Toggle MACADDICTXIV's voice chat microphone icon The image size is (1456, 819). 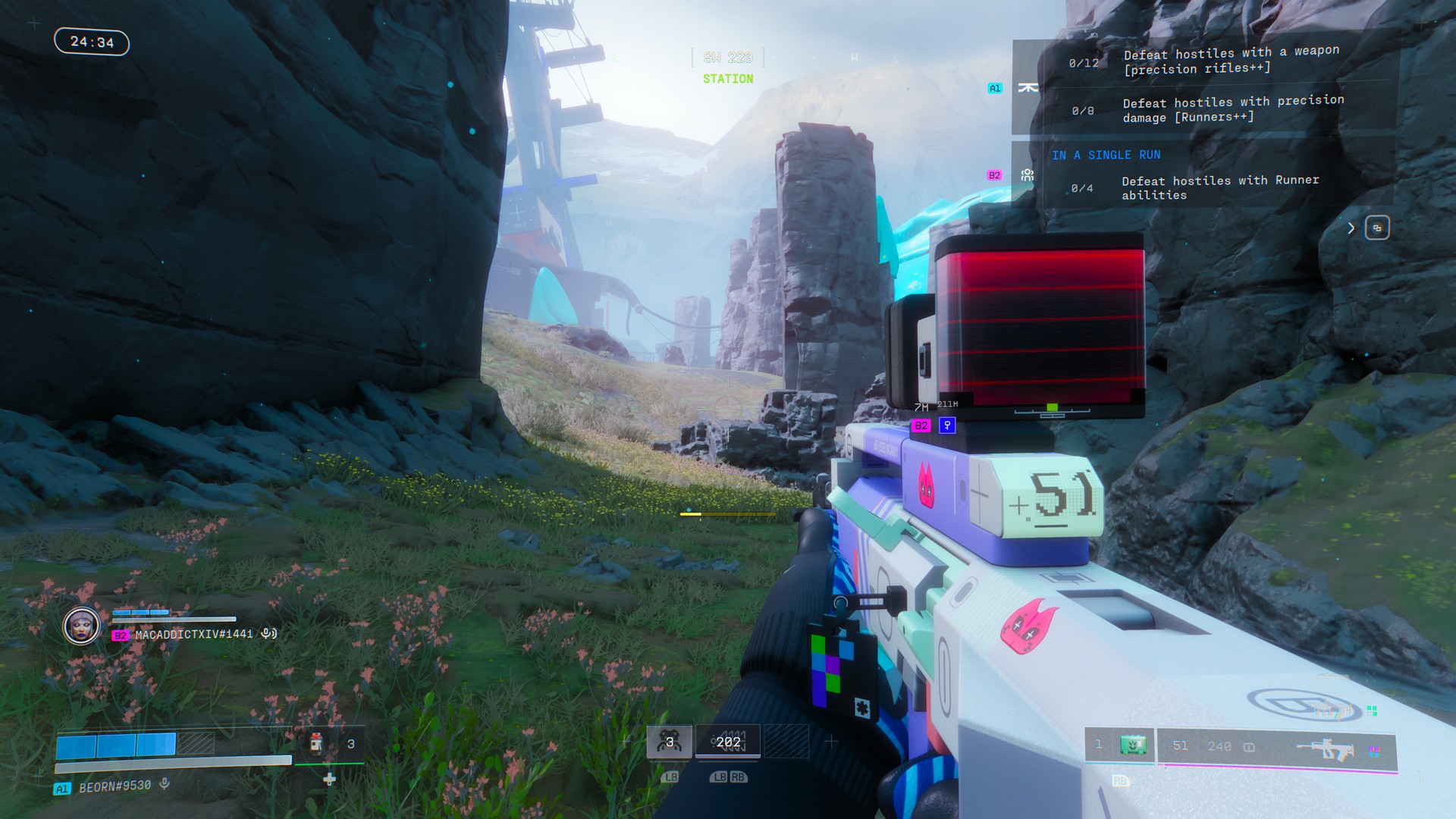[269, 633]
